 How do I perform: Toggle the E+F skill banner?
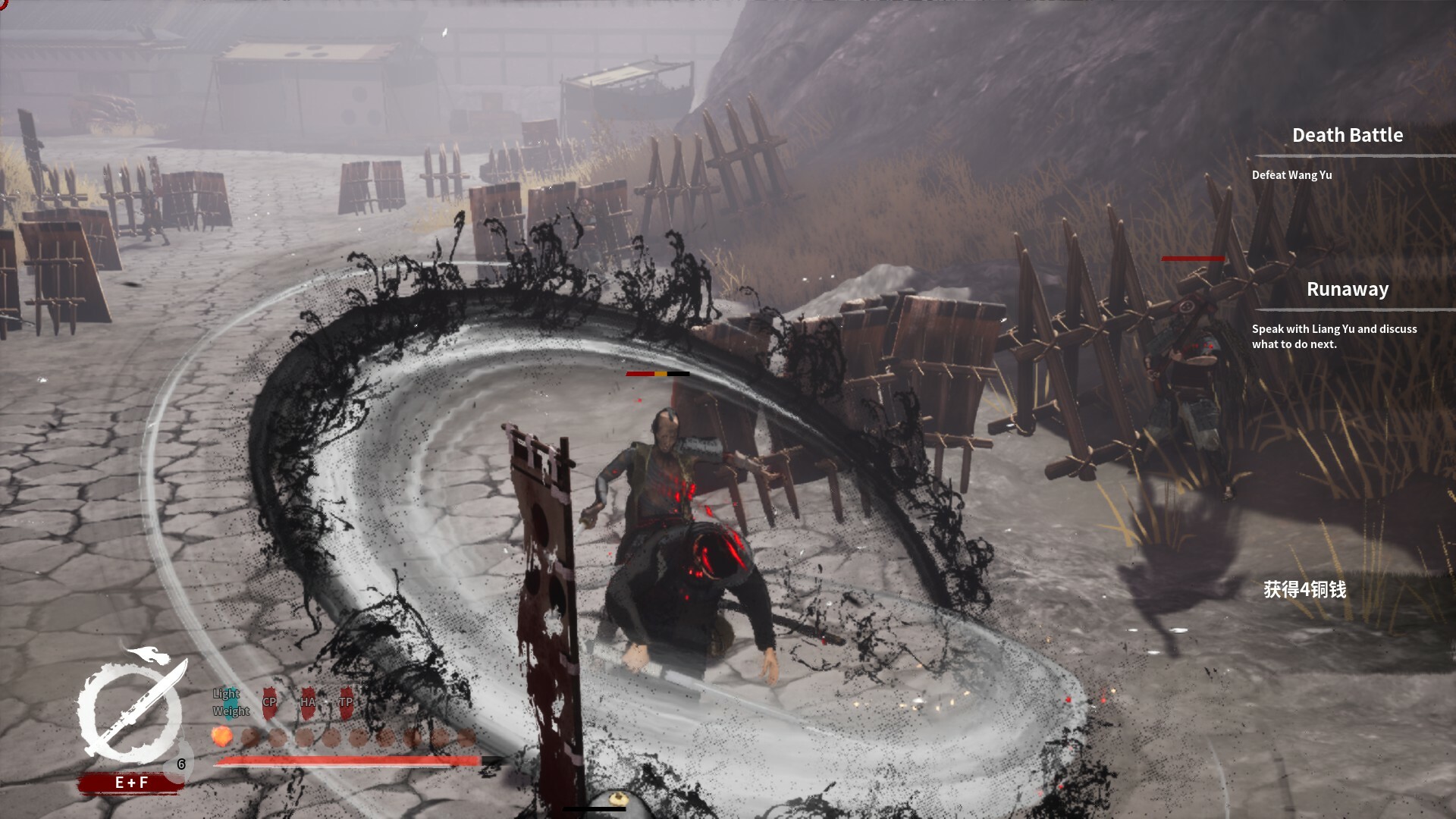point(132,781)
